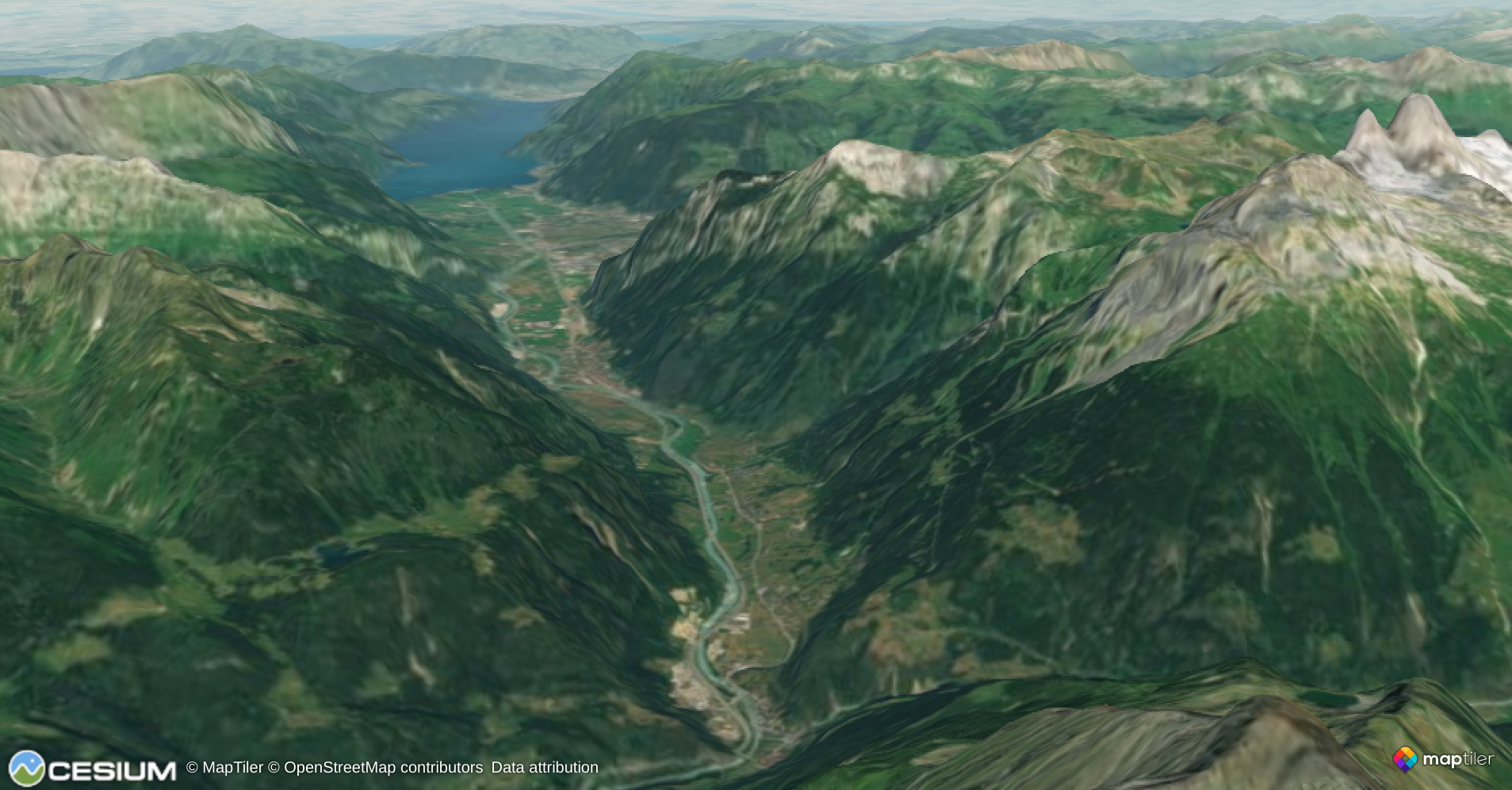Show the Data attribution panel
This screenshot has width=1512, height=790.
[x=545, y=768]
